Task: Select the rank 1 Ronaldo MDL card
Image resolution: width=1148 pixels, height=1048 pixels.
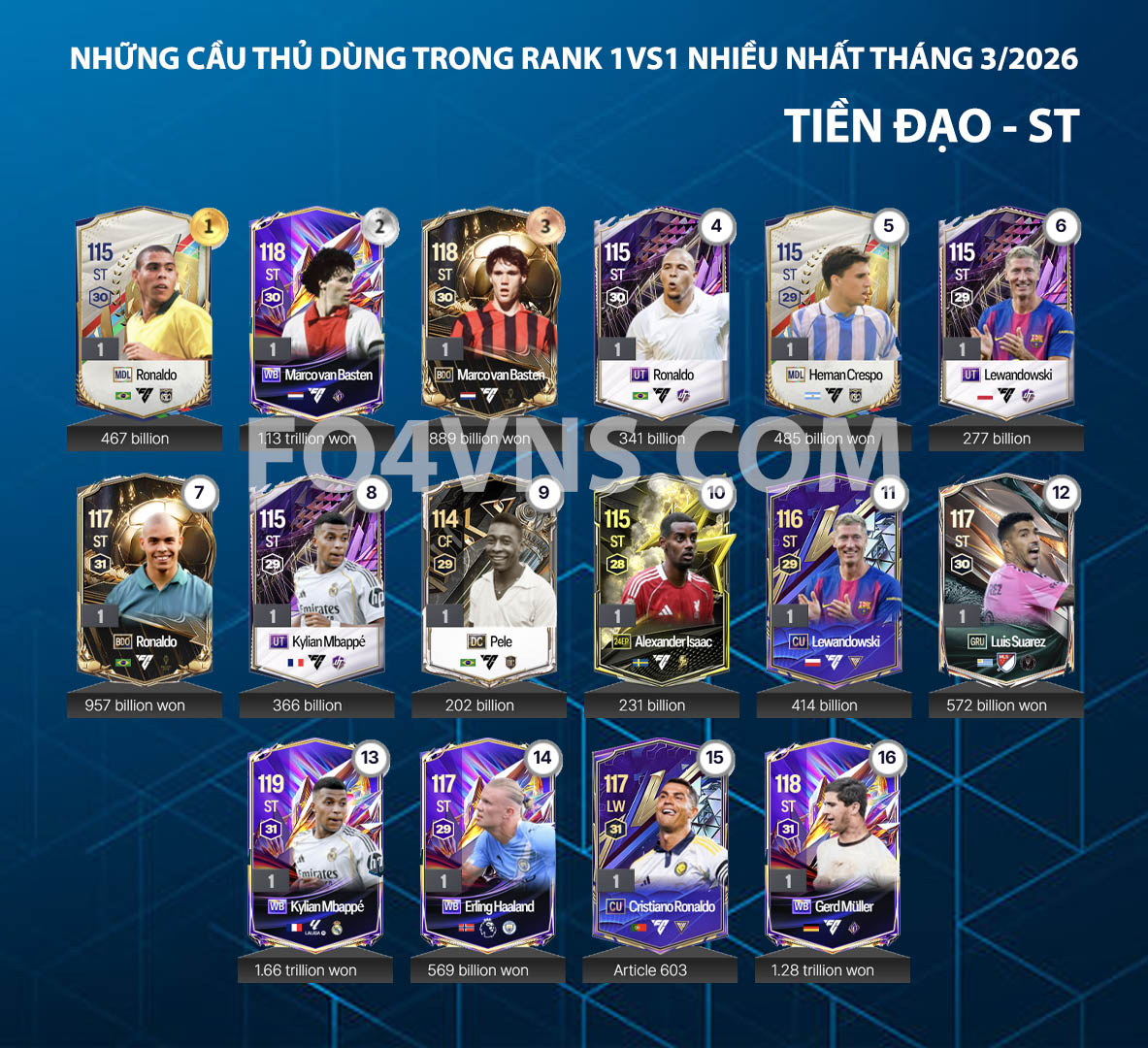Action: pos(144,311)
